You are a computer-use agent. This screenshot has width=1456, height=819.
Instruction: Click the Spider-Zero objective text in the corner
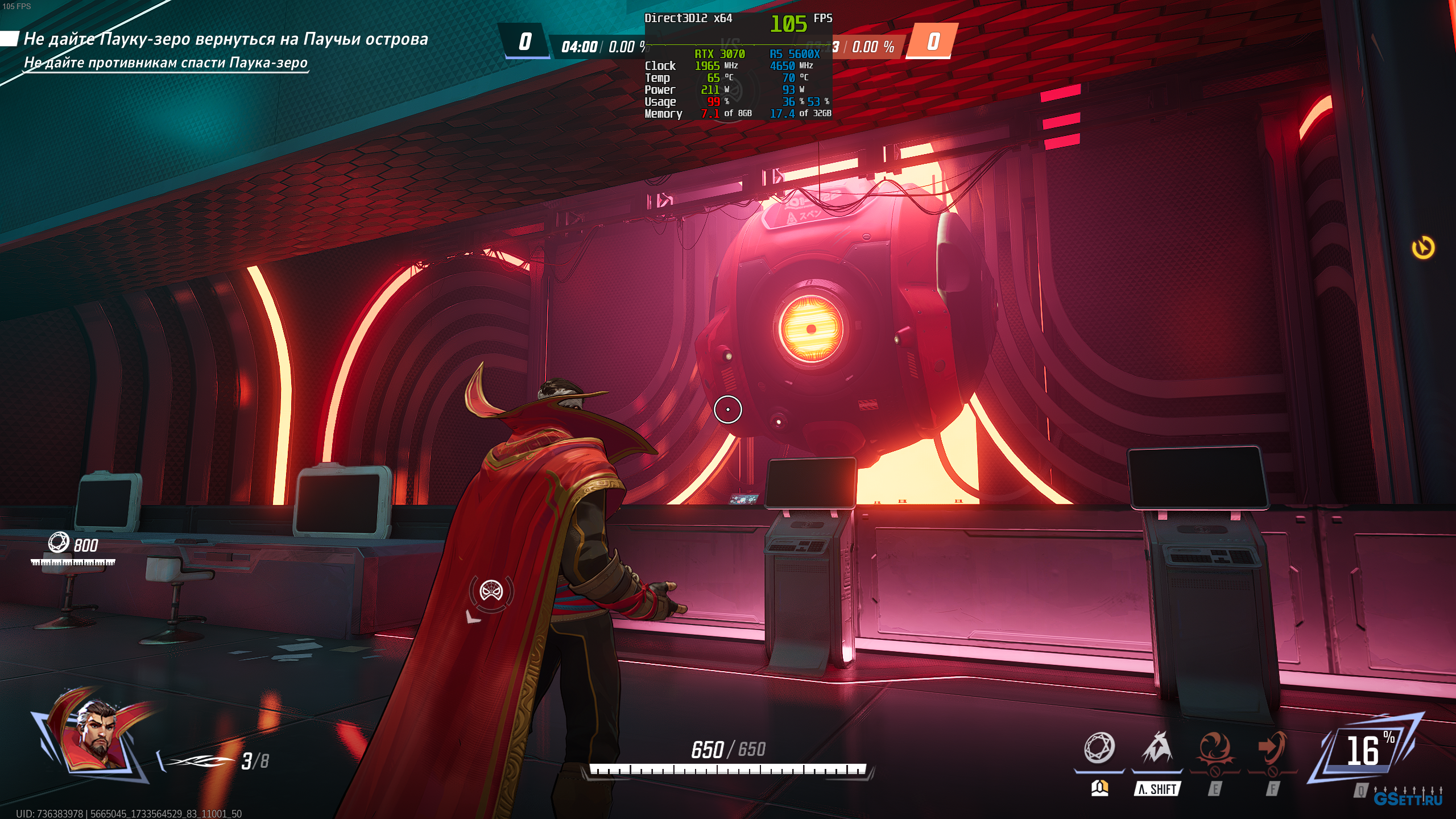(x=225, y=39)
